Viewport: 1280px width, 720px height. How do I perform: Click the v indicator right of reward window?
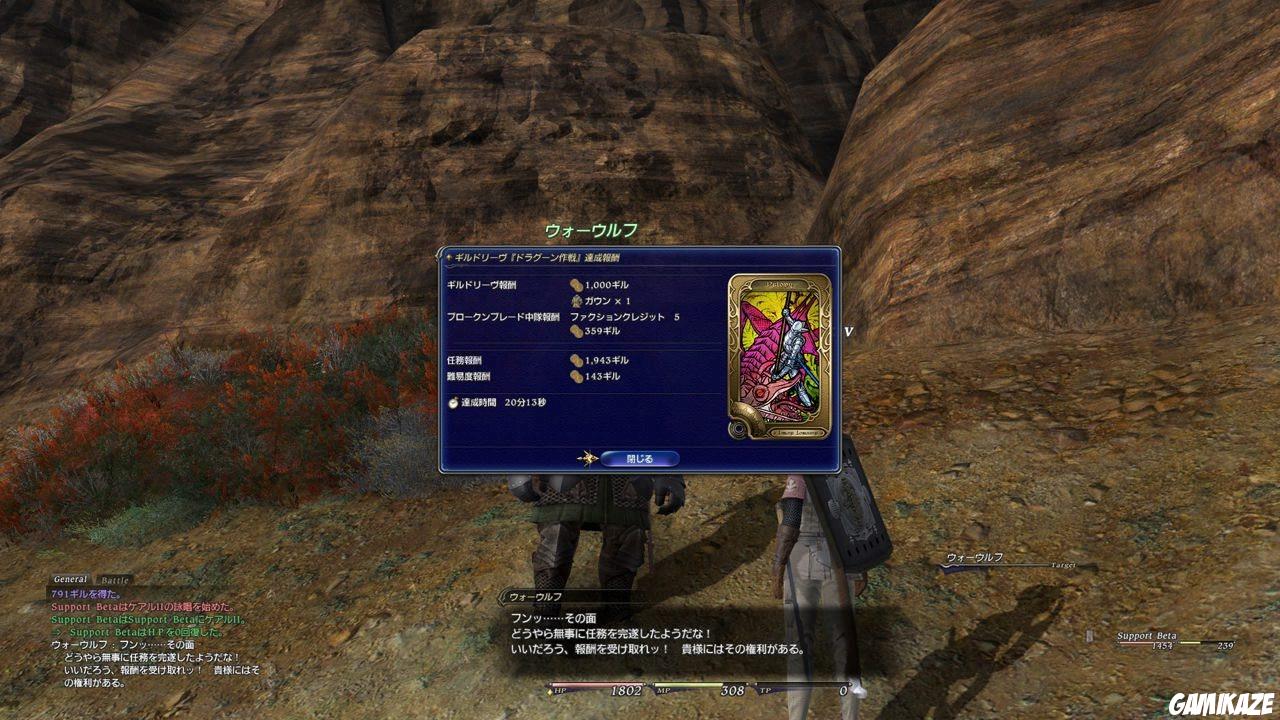pos(849,331)
